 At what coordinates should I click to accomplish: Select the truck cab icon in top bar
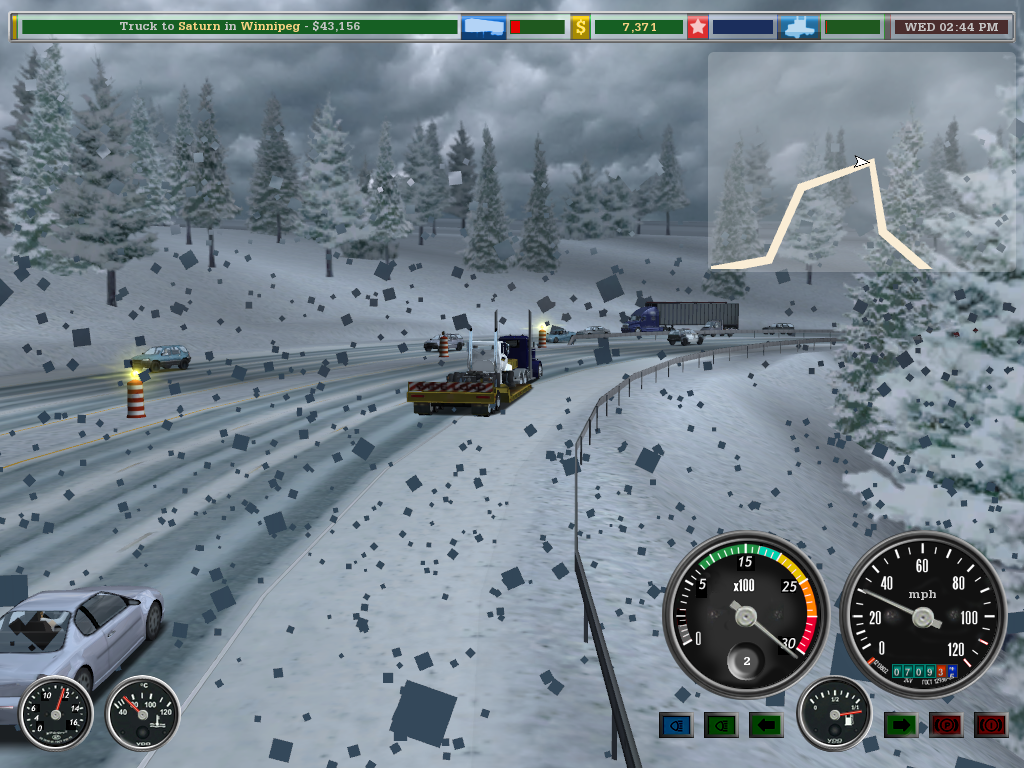[800, 27]
